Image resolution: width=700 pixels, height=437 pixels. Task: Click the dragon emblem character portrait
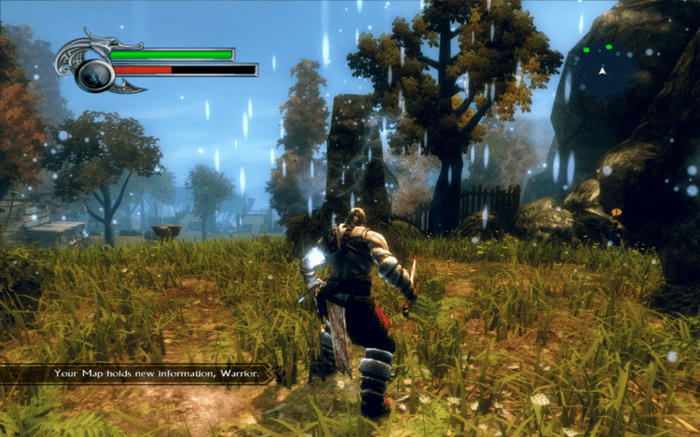click(95, 68)
